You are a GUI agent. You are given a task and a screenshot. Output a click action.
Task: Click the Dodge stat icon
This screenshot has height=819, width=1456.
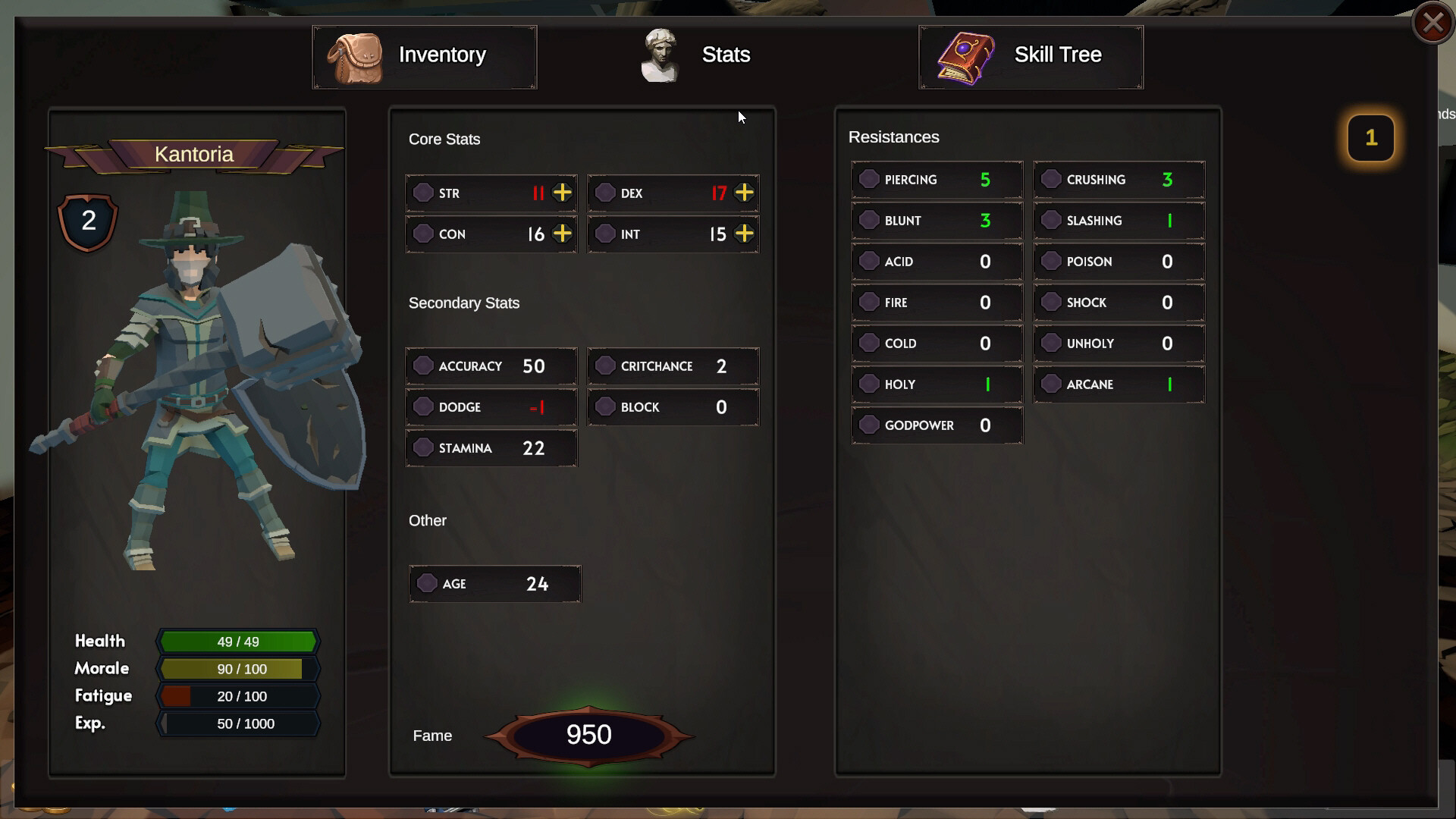423,407
